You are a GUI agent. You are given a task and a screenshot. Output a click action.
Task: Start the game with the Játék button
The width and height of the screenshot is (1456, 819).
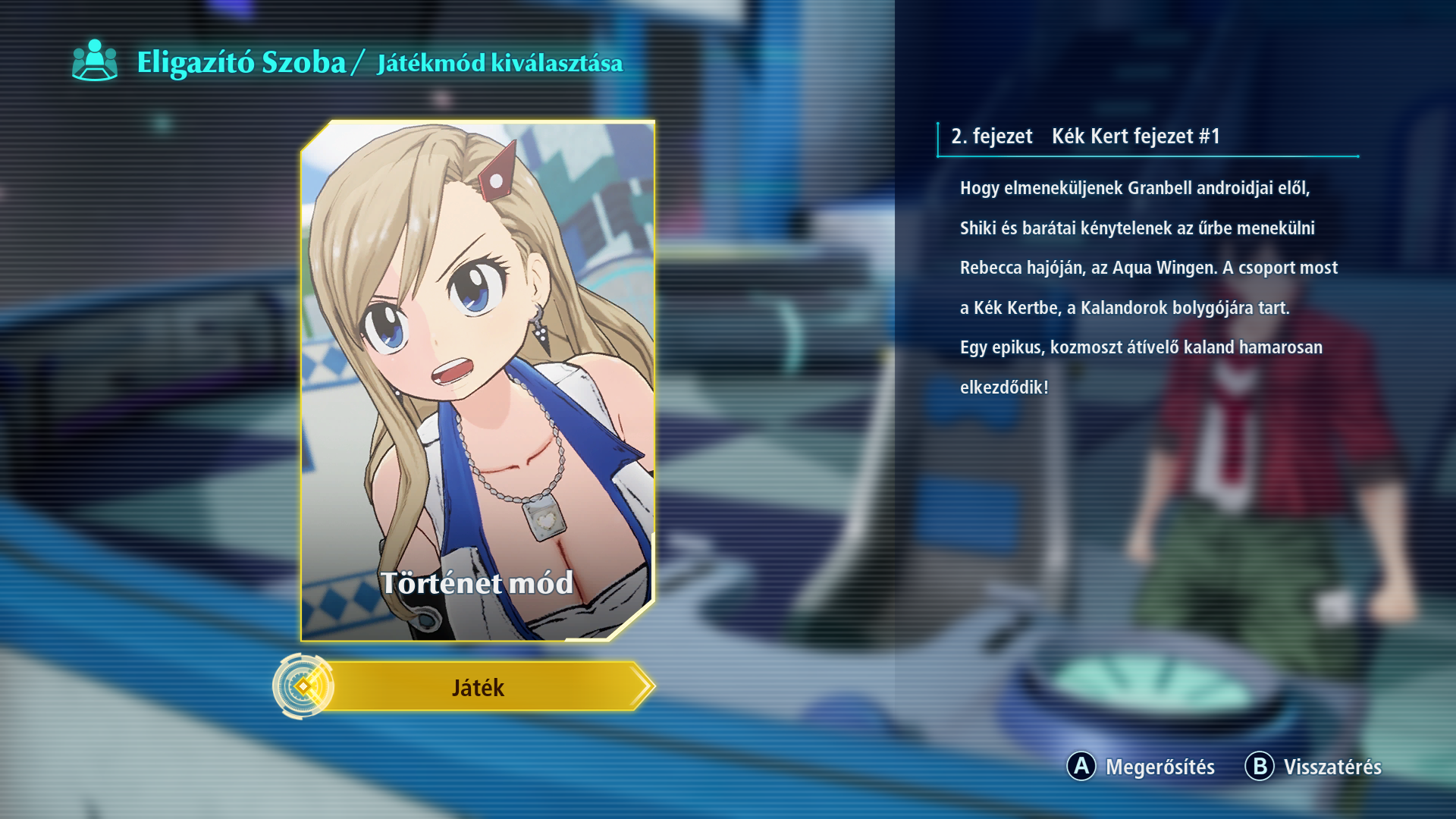click(478, 687)
